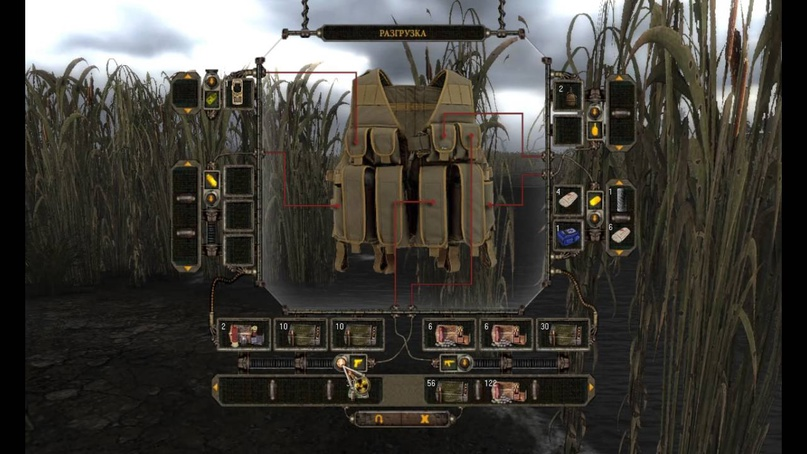
Task: Pick the ammo box slot with count 30
Action: coord(563,334)
